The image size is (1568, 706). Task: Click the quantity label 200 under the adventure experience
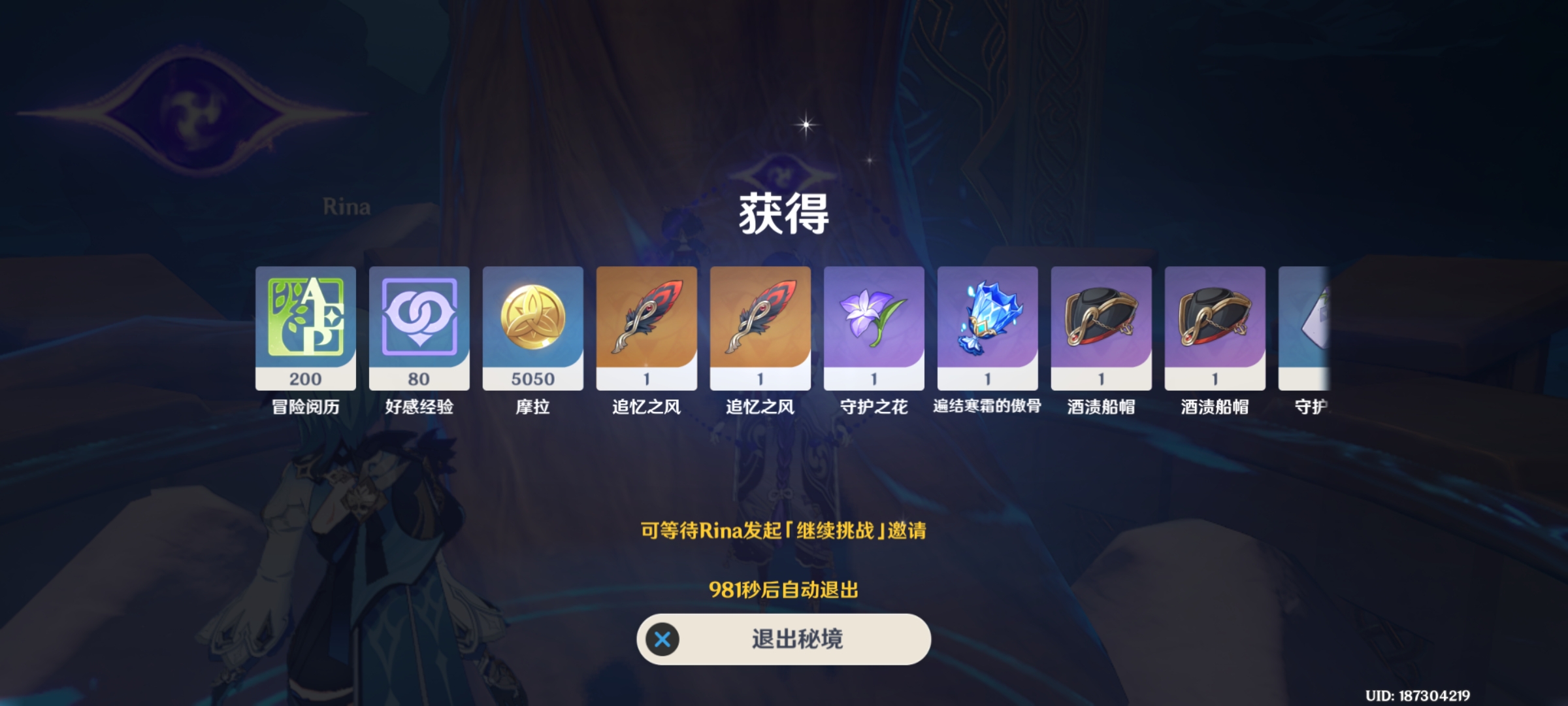click(x=304, y=379)
